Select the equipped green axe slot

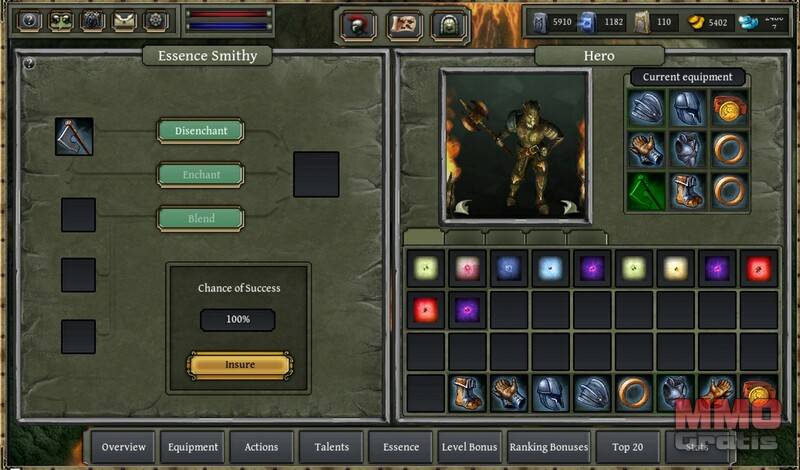click(646, 192)
